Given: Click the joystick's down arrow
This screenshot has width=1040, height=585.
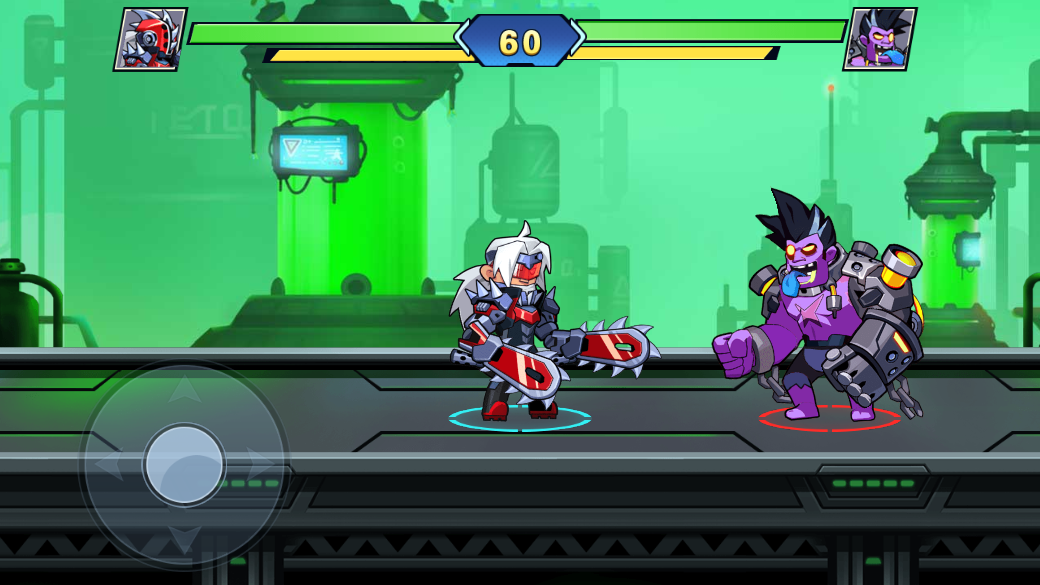Looking at the screenshot, I should pyautogui.click(x=184, y=540).
